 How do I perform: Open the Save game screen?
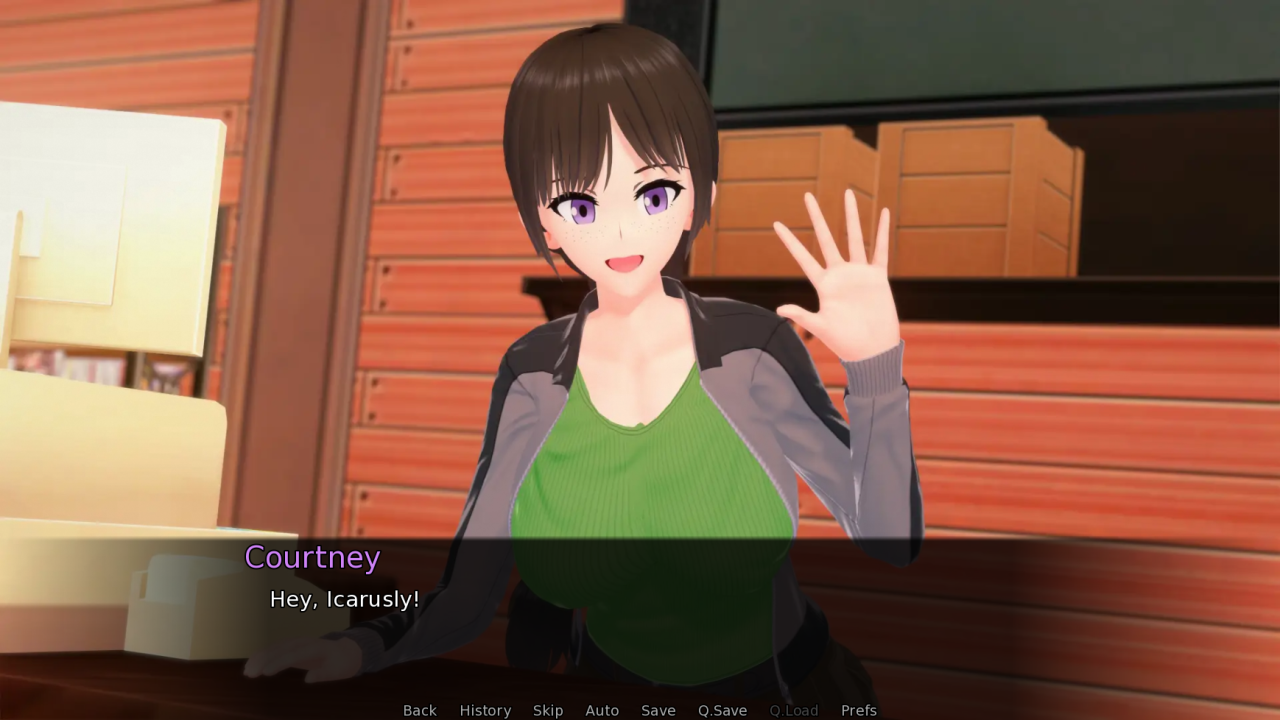click(x=658, y=710)
